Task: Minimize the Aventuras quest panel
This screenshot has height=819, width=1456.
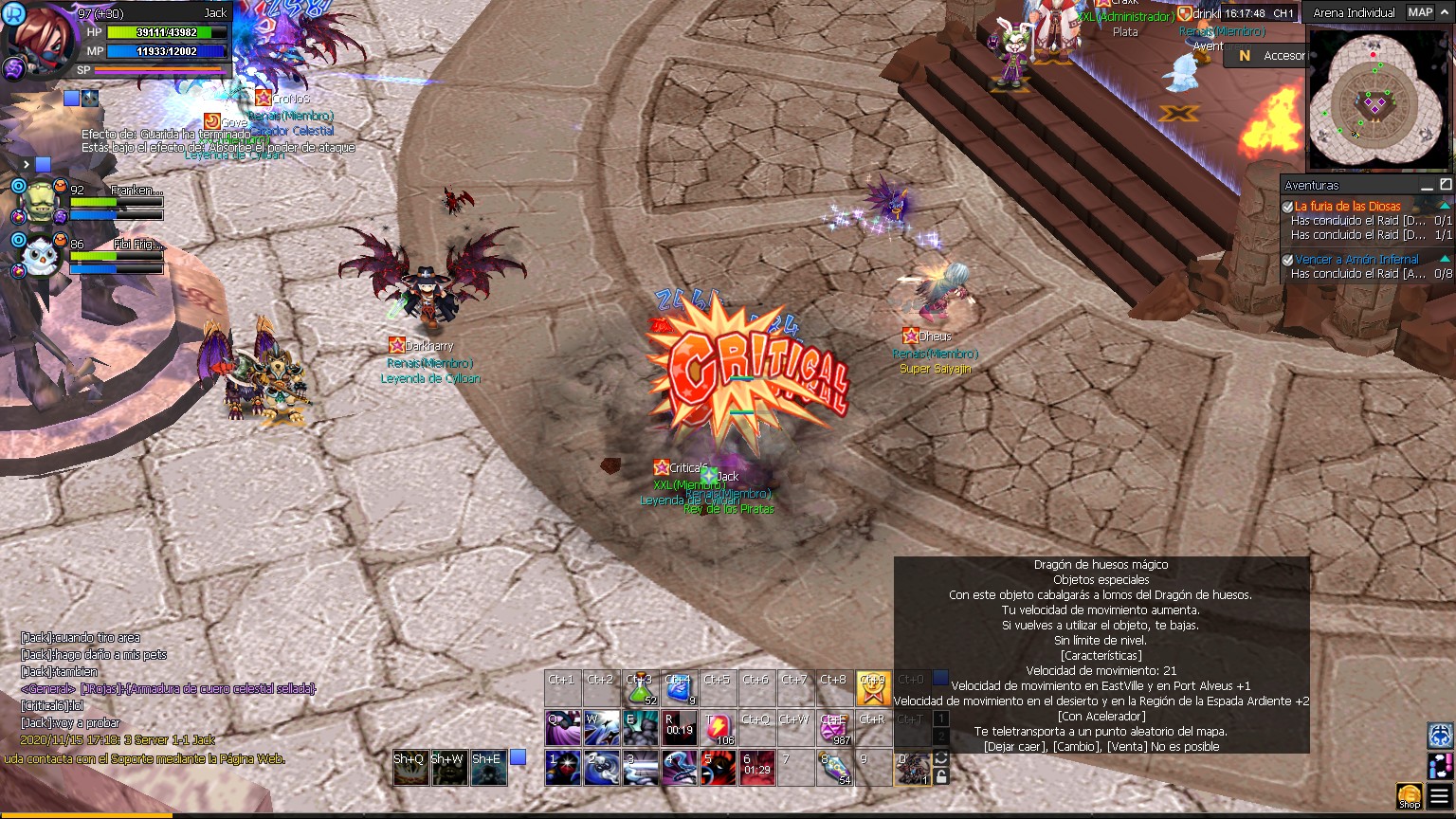Action: [1428, 185]
